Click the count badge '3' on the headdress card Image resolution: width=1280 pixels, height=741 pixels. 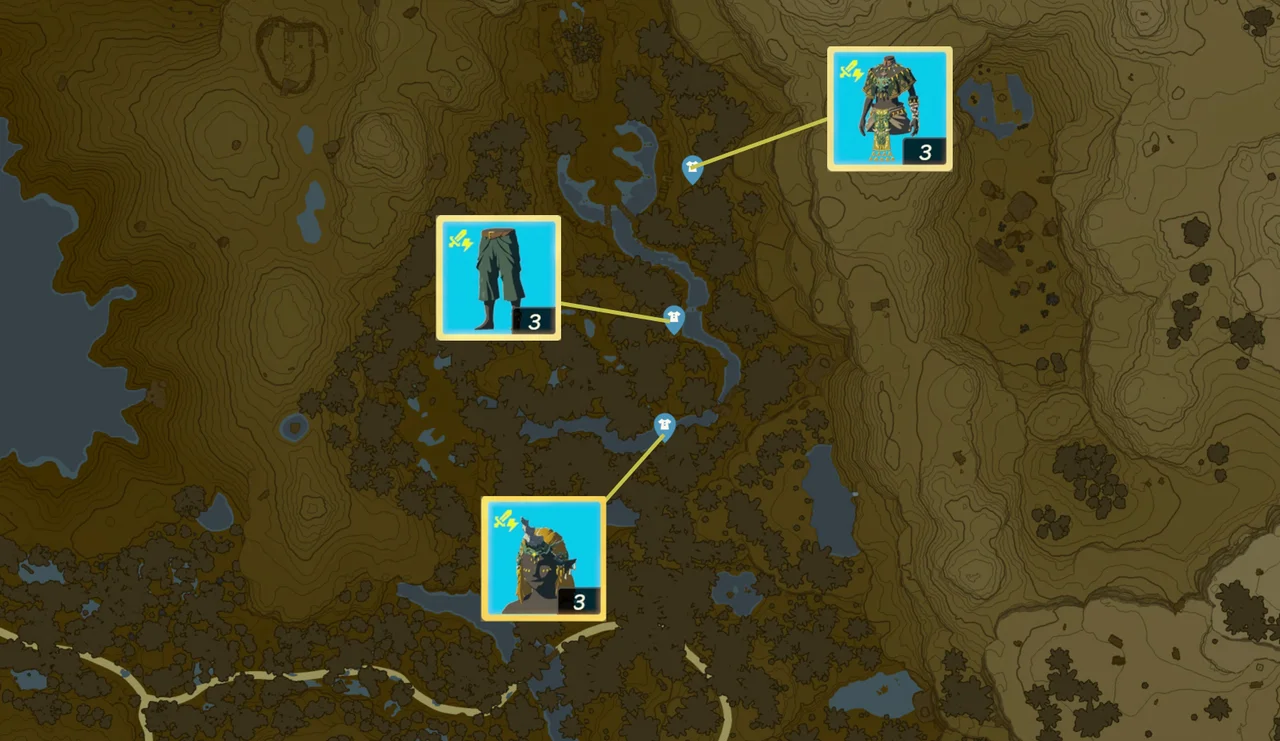pos(578,602)
